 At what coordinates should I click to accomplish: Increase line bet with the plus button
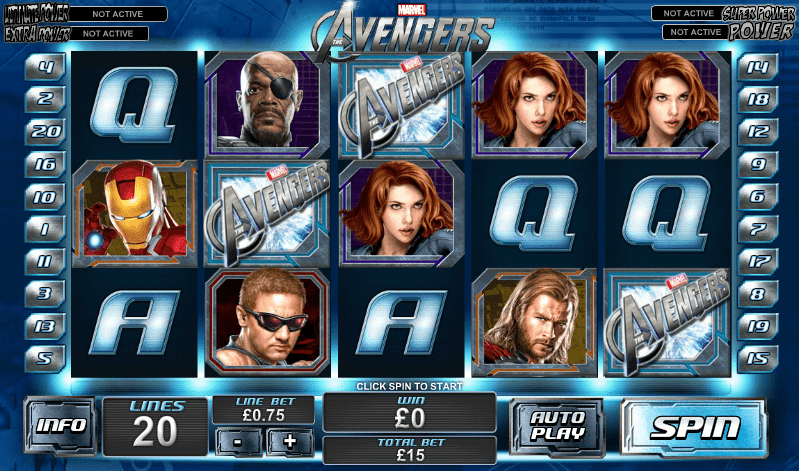tap(289, 441)
